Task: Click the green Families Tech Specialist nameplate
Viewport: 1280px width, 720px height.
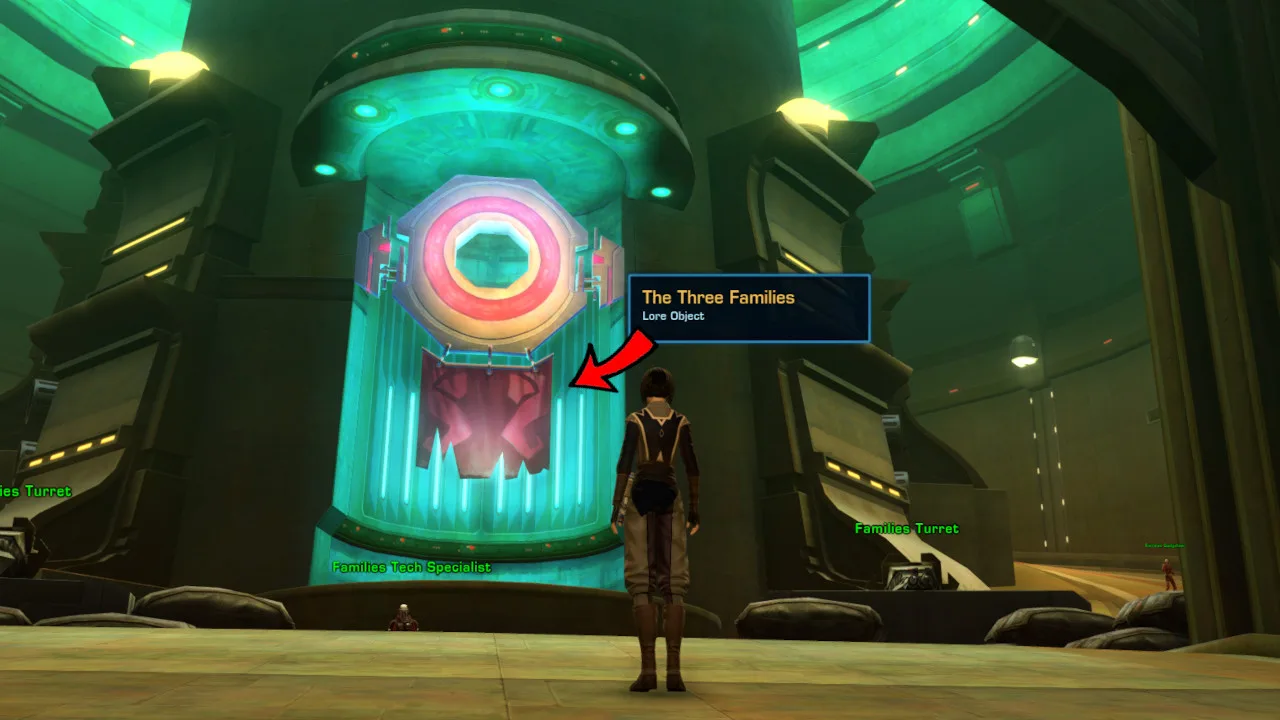Action: [410, 567]
